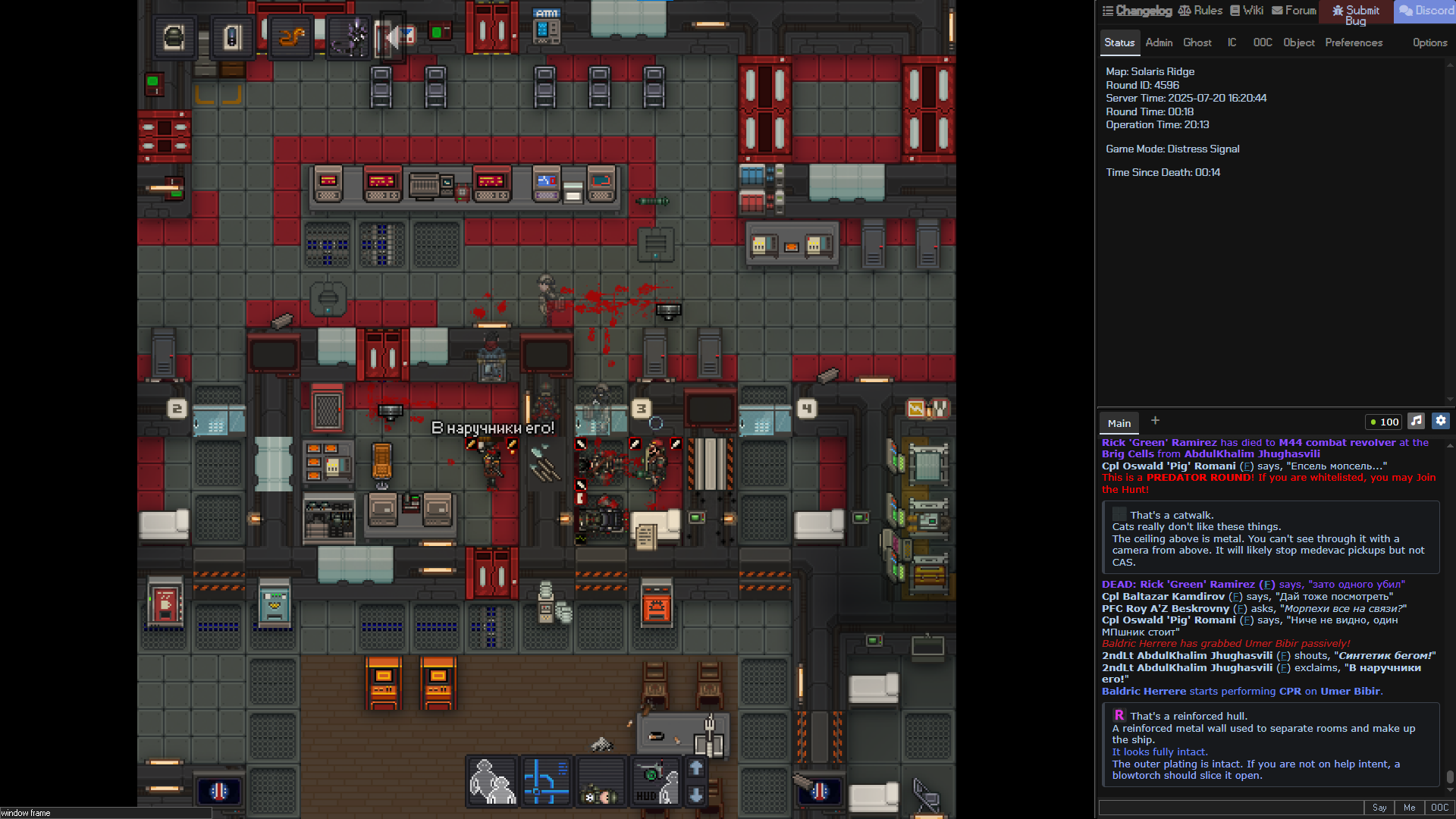Select the OOC tab in status panel
1456x819 pixels.
pos(1263,42)
